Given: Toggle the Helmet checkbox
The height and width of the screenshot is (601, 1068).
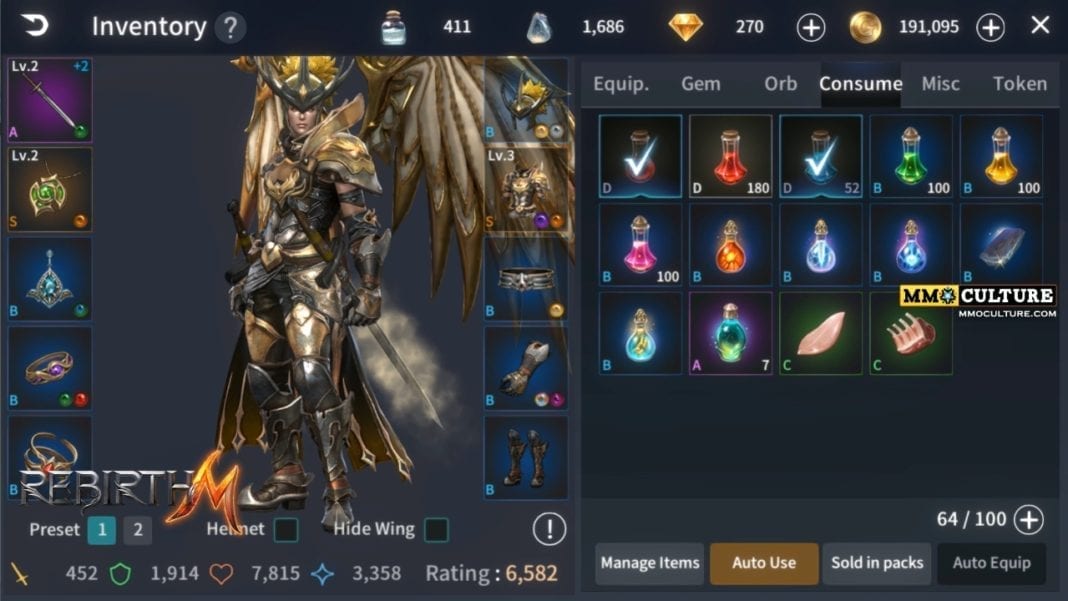Looking at the screenshot, I should pyautogui.click(x=286, y=529).
